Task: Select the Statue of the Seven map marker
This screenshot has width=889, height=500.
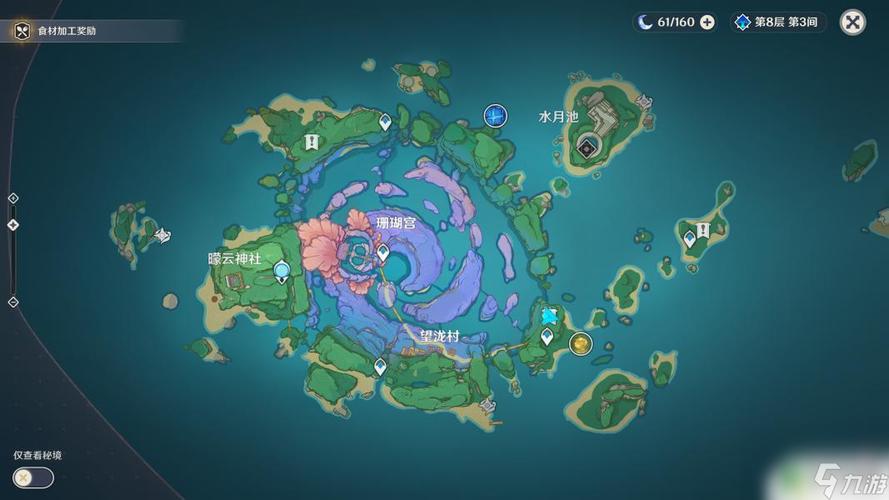Action: tap(495, 116)
